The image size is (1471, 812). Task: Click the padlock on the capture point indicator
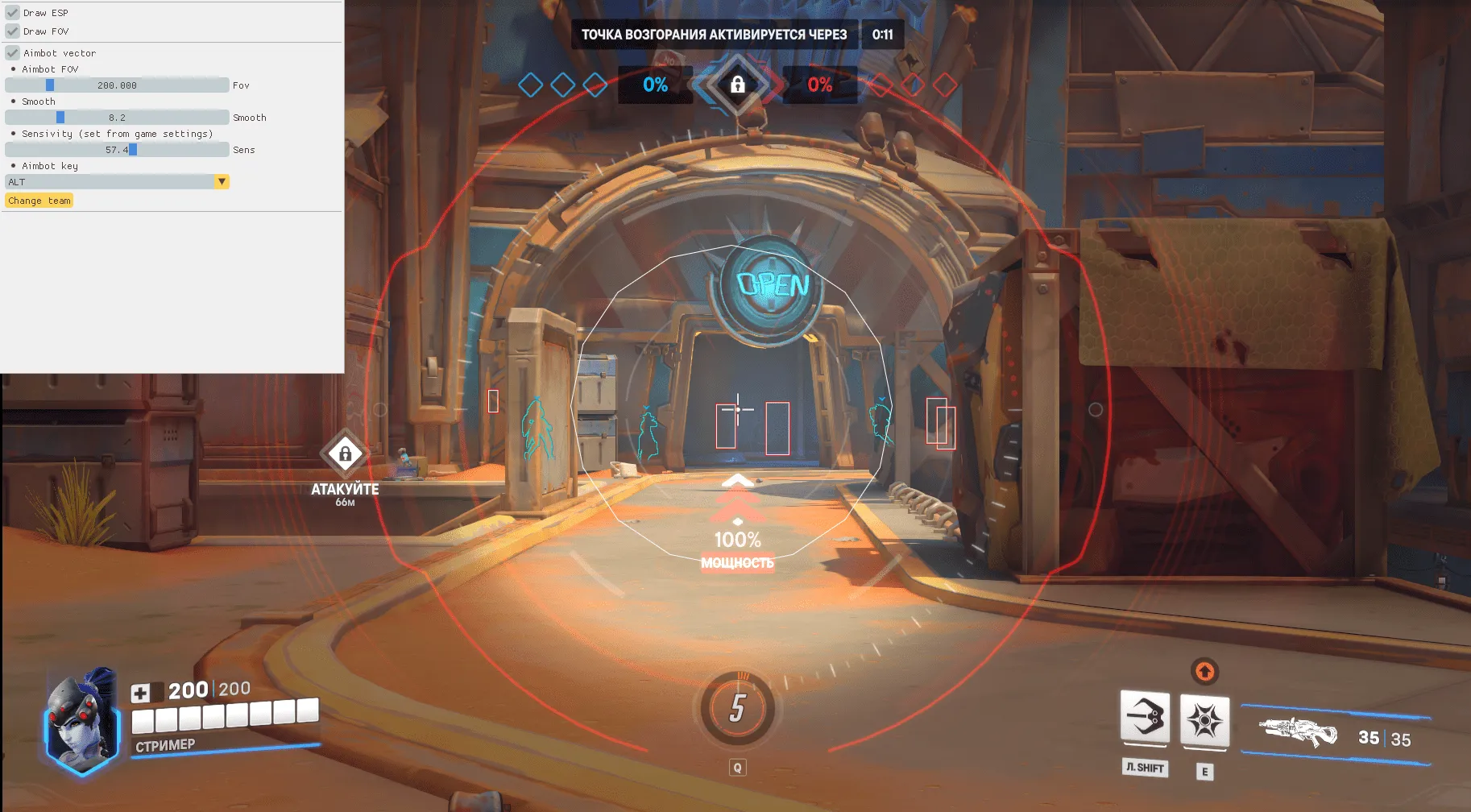point(738,85)
